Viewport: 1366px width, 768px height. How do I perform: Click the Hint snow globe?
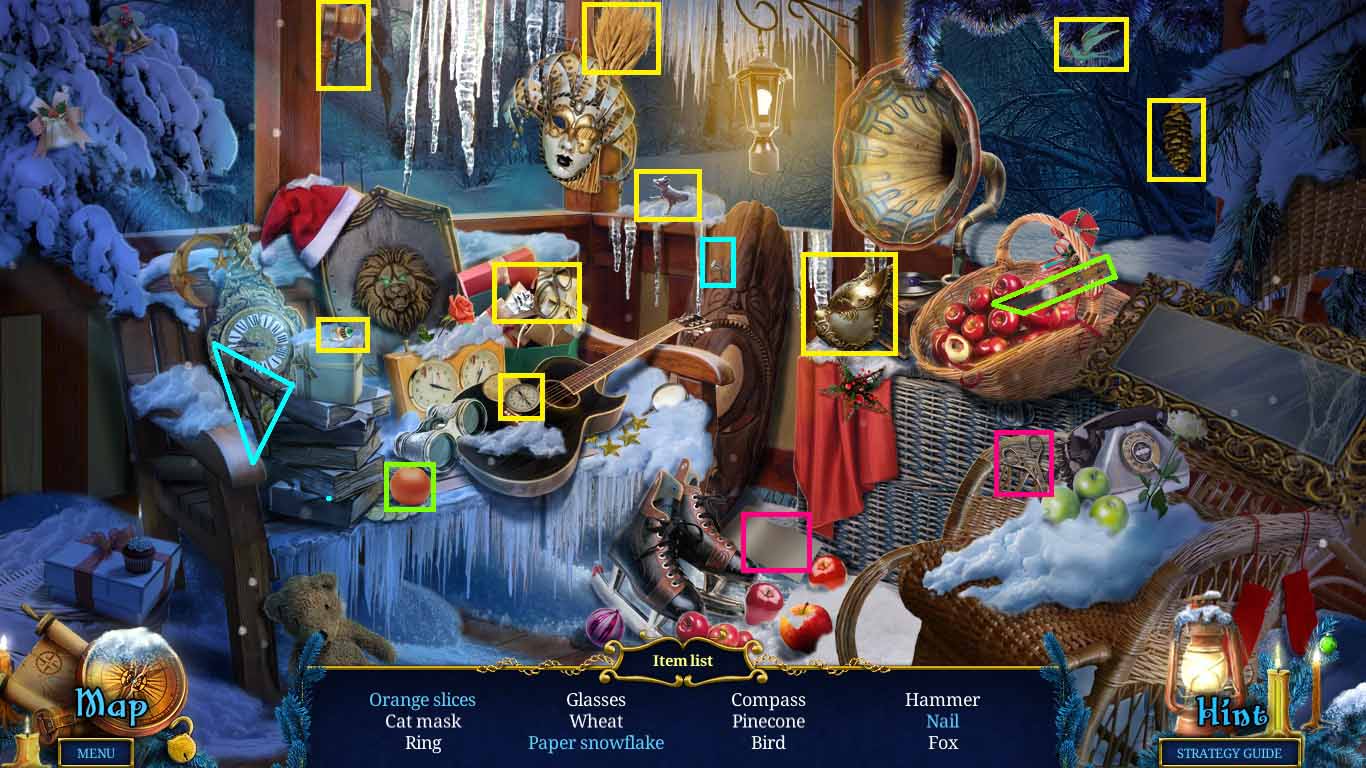pos(1233,712)
